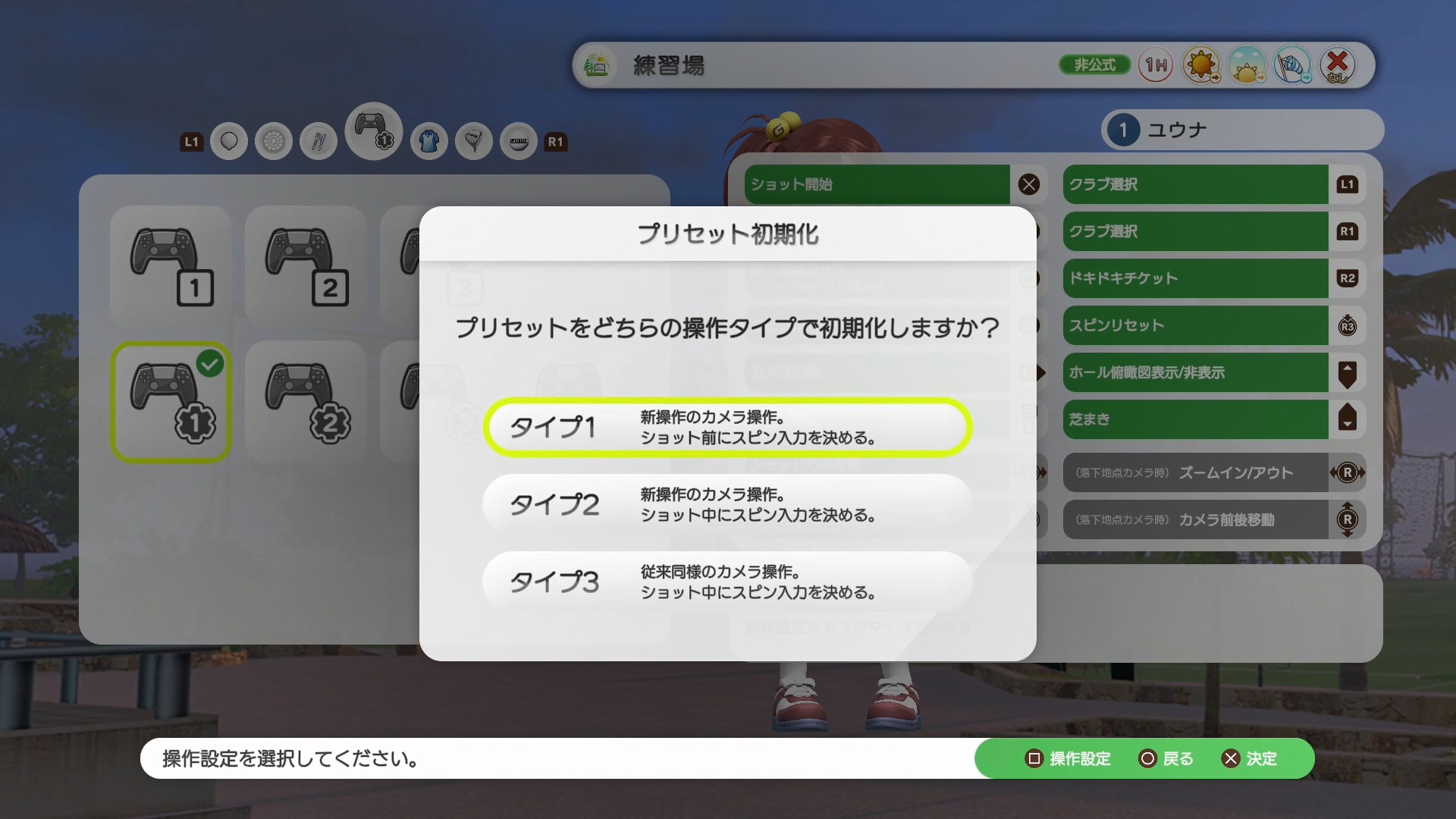Select the club head disc icon
The height and width of the screenshot is (819, 1456).
[274, 141]
